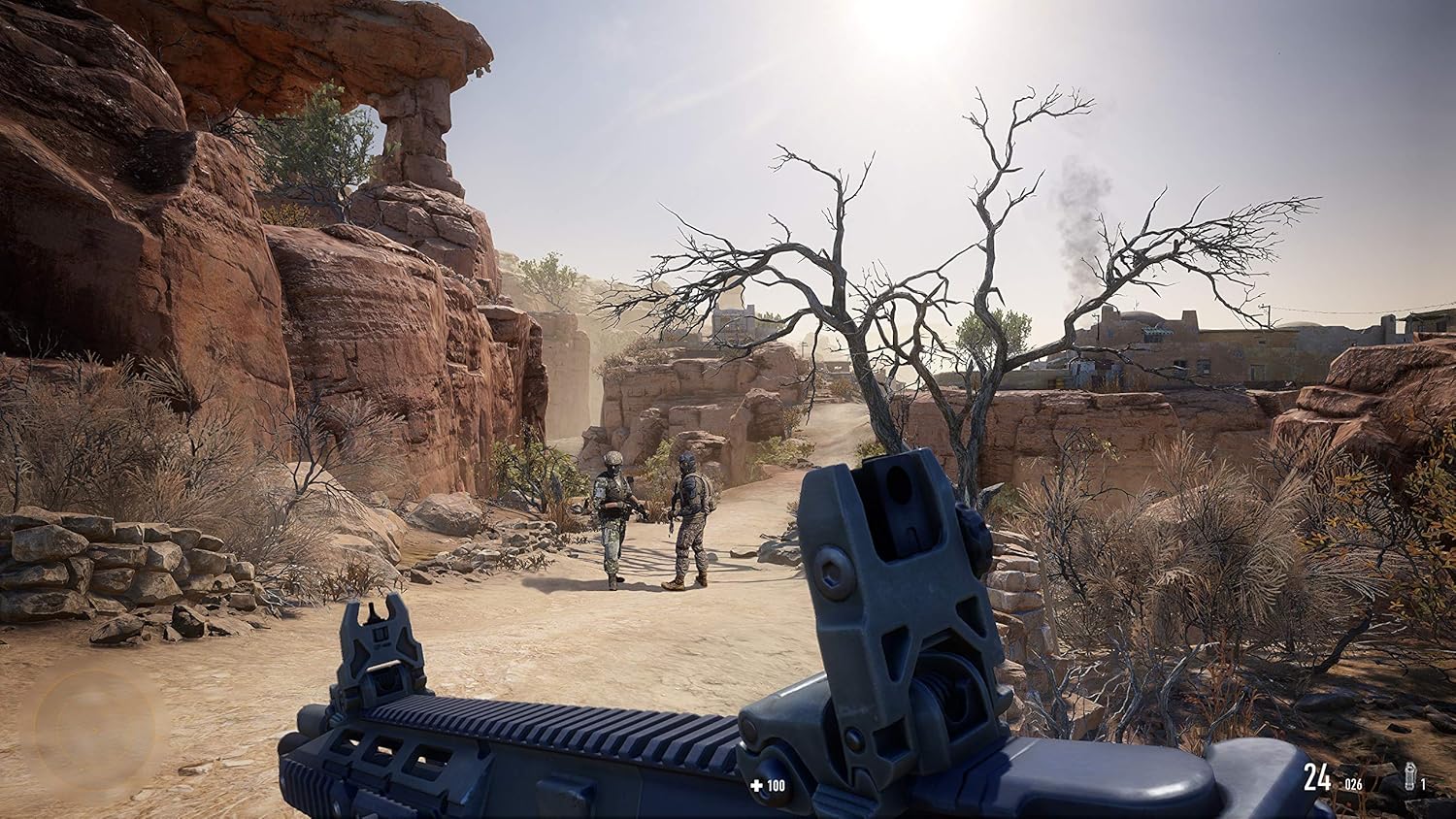
Task: Click the +100 health pickup indicator
Action: pos(766,786)
